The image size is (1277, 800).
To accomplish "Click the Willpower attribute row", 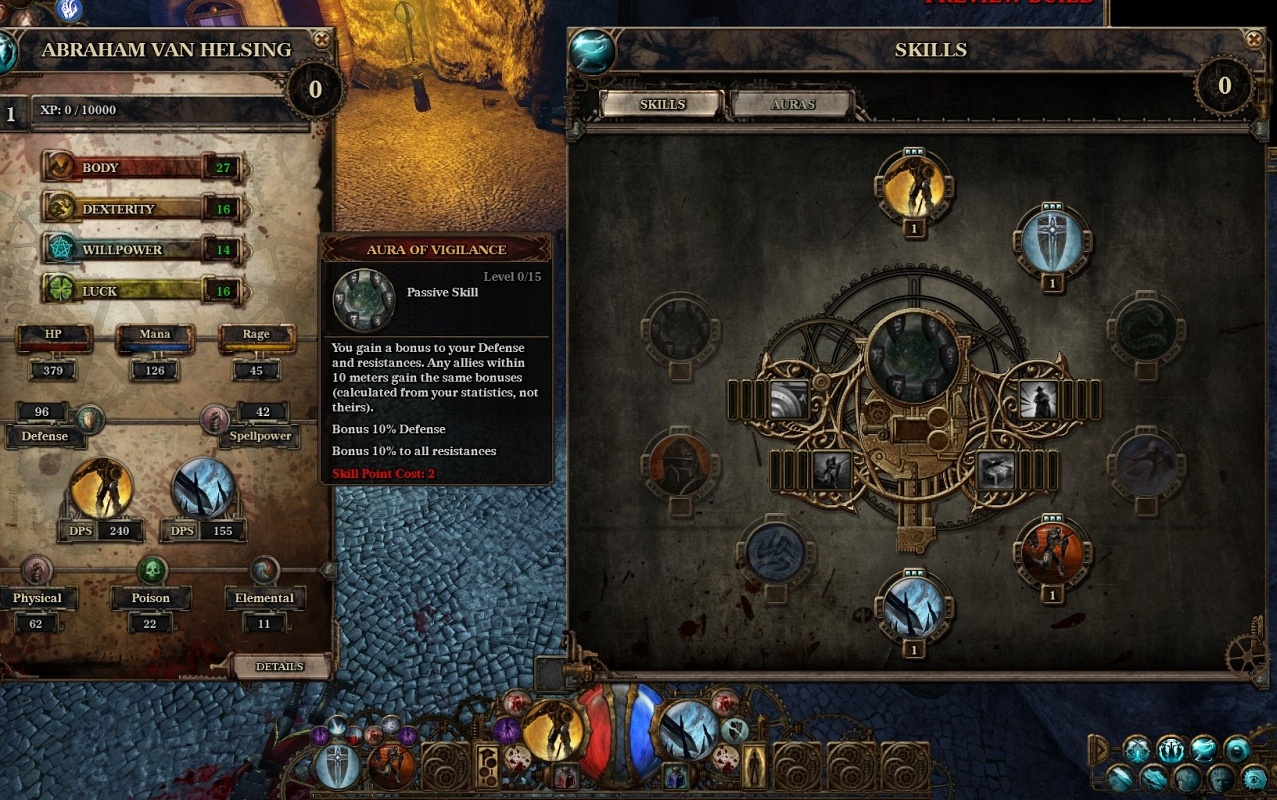I will click(140, 250).
